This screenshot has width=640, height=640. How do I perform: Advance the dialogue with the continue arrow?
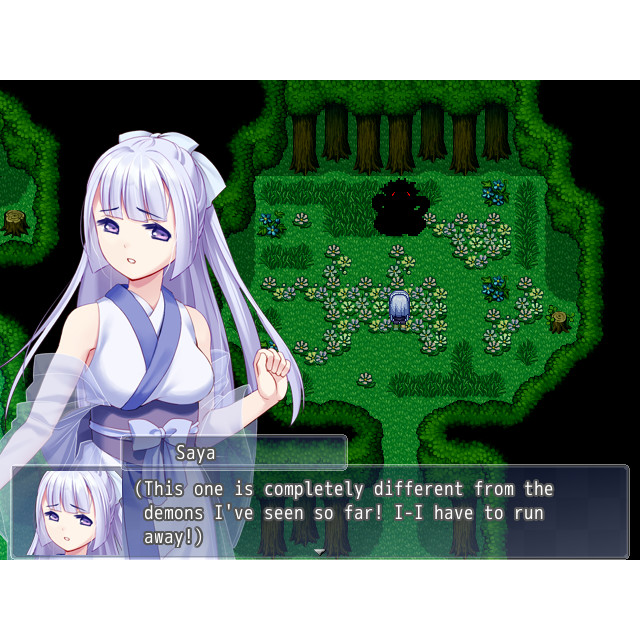(320, 551)
